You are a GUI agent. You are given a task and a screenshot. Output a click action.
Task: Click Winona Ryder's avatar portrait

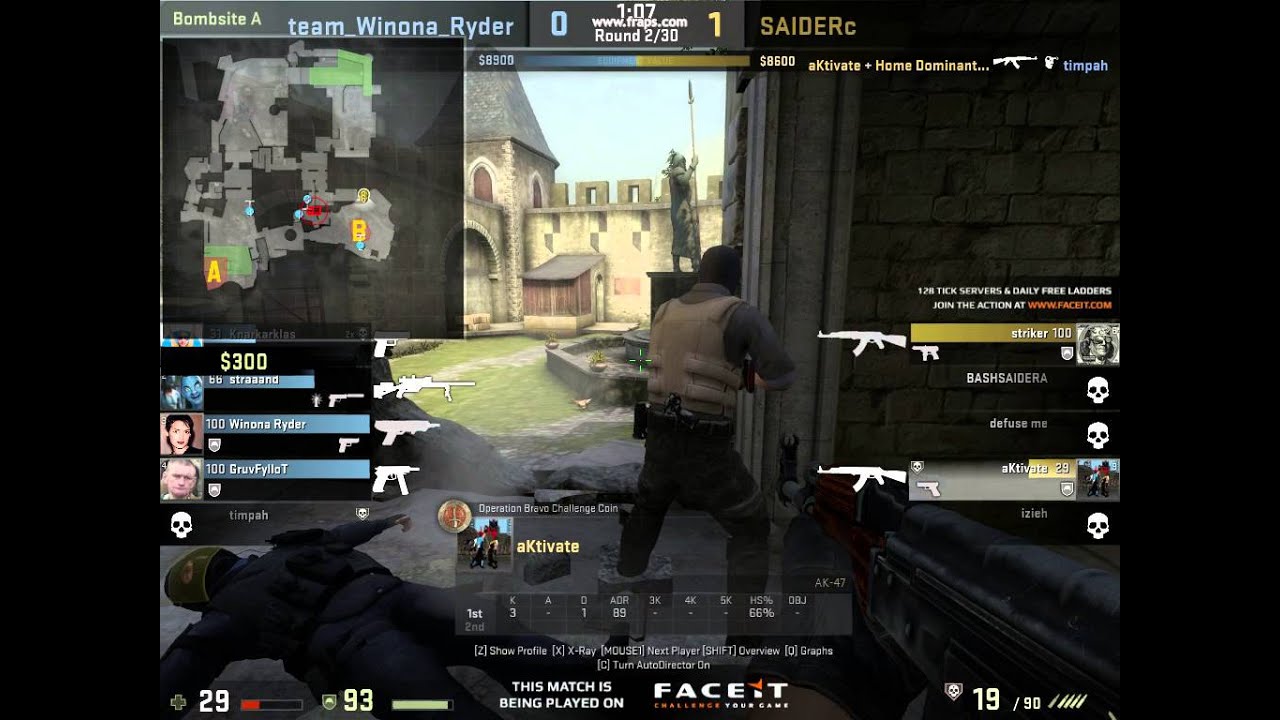[181, 434]
